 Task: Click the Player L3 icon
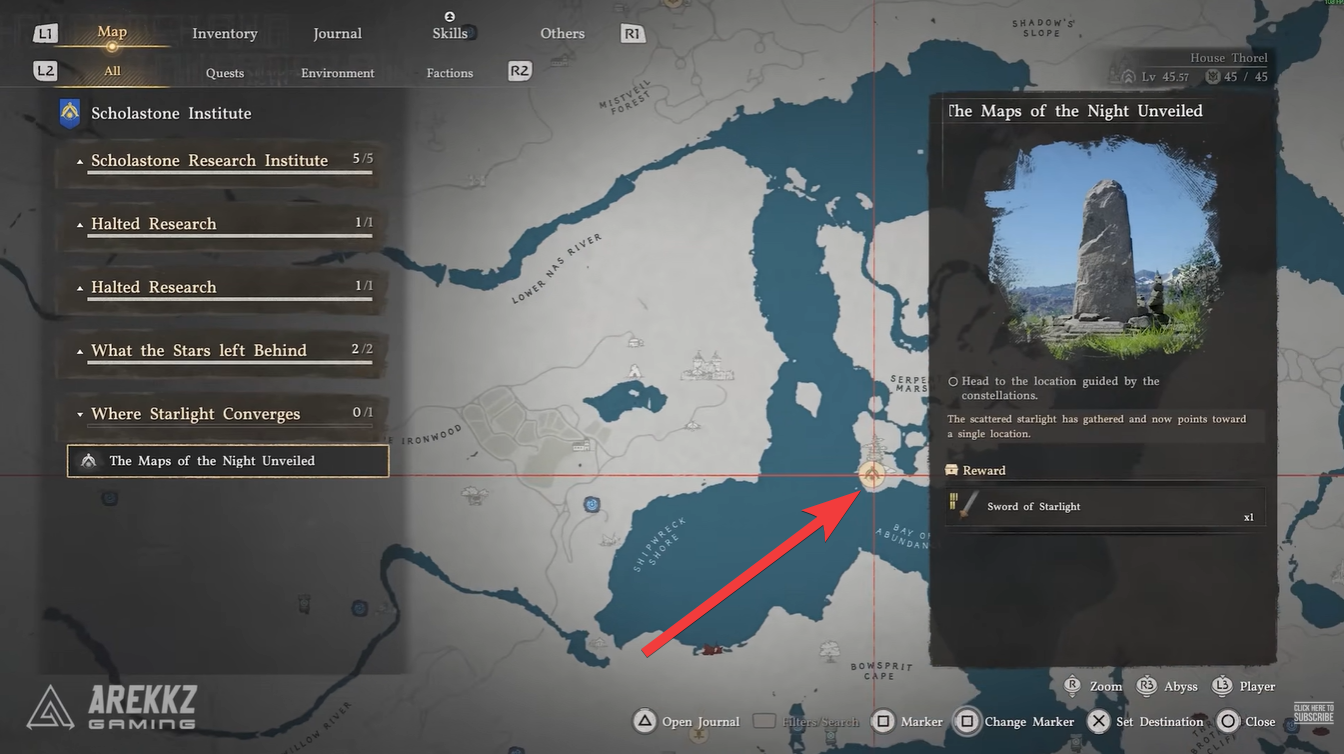click(1221, 686)
